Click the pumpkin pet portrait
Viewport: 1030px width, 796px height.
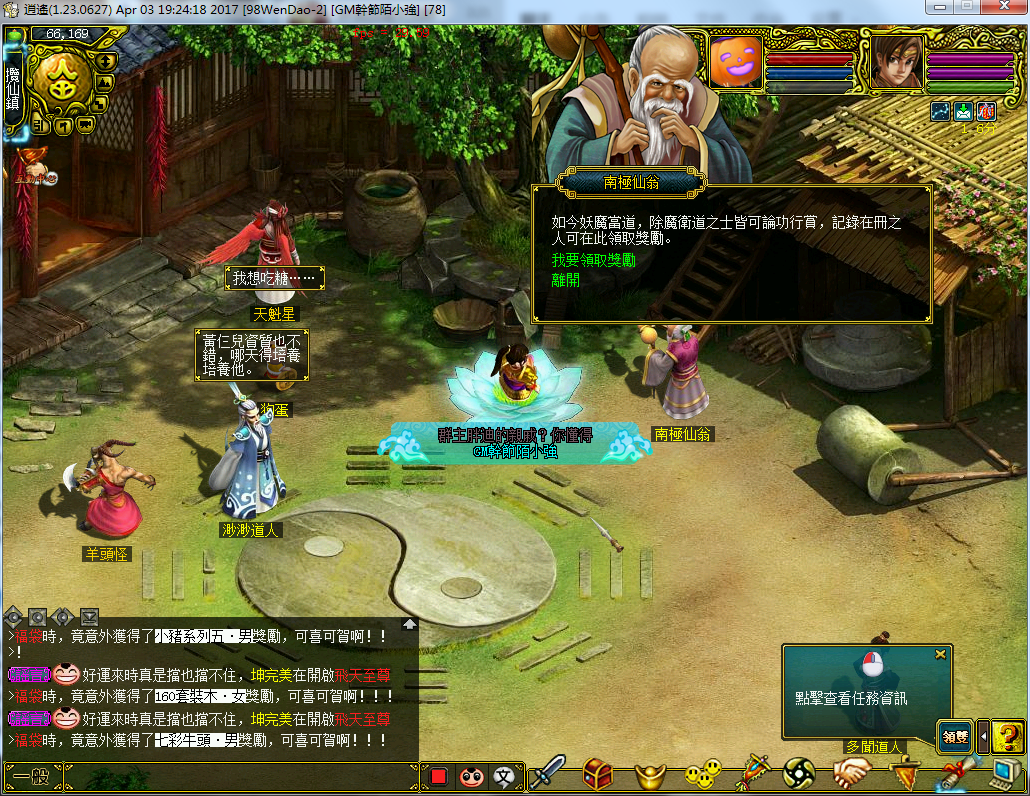pos(736,60)
